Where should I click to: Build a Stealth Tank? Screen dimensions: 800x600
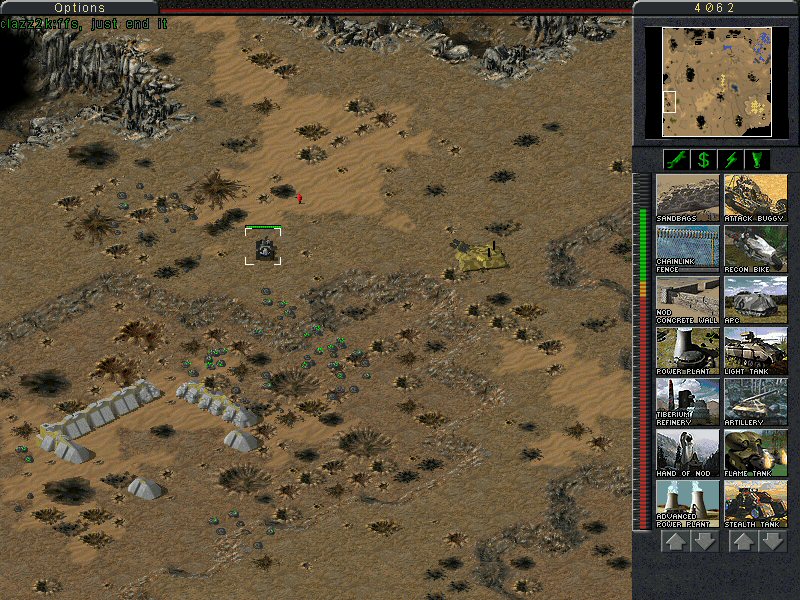coord(755,504)
